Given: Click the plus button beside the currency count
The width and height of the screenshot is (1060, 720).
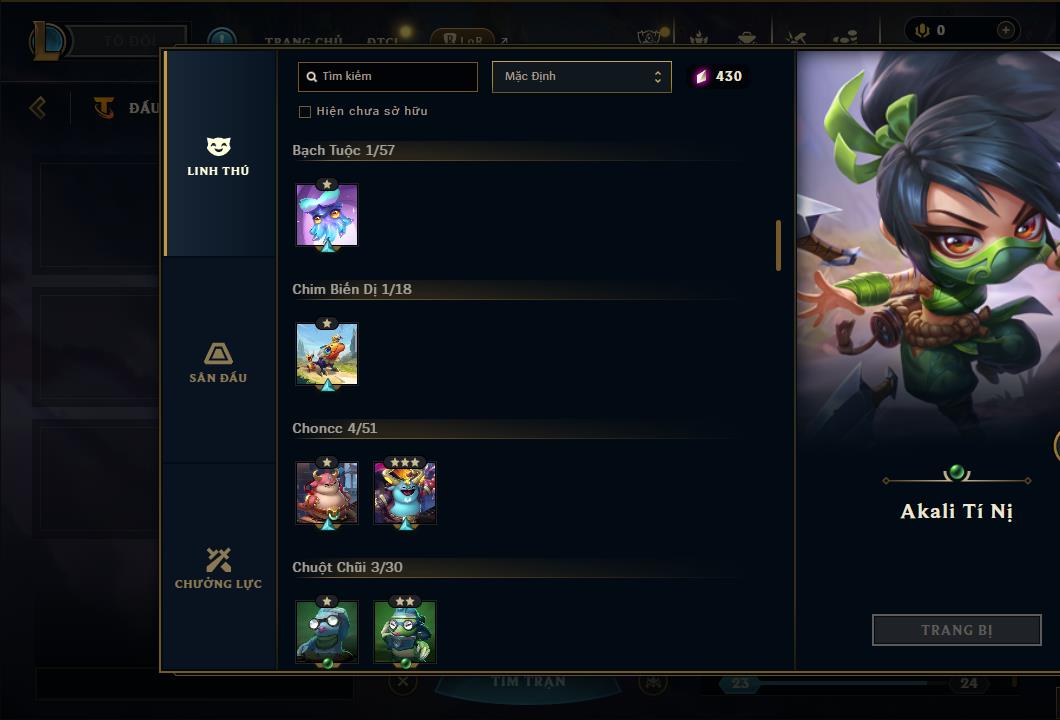Looking at the screenshot, I should pyautogui.click(x=1005, y=30).
